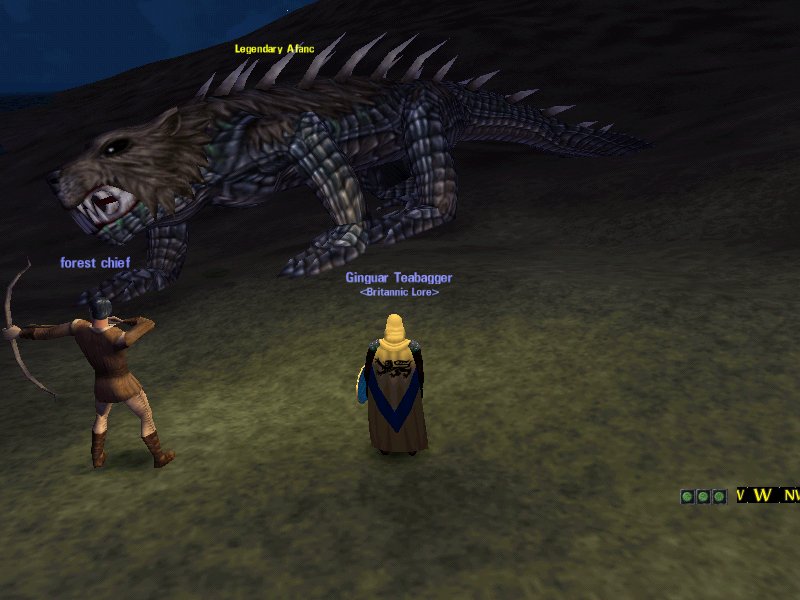Click the compass heading strip showing W

click(766, 495)
